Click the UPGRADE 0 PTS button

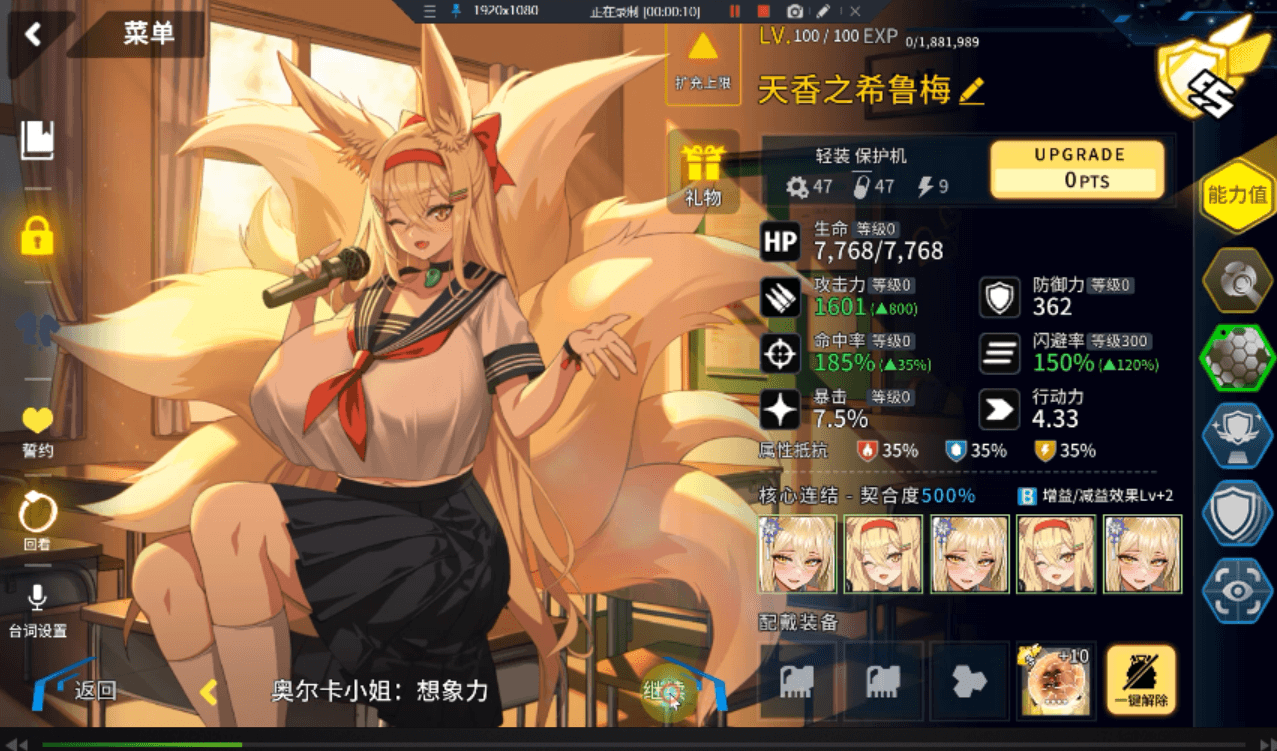pos(1077,168)
